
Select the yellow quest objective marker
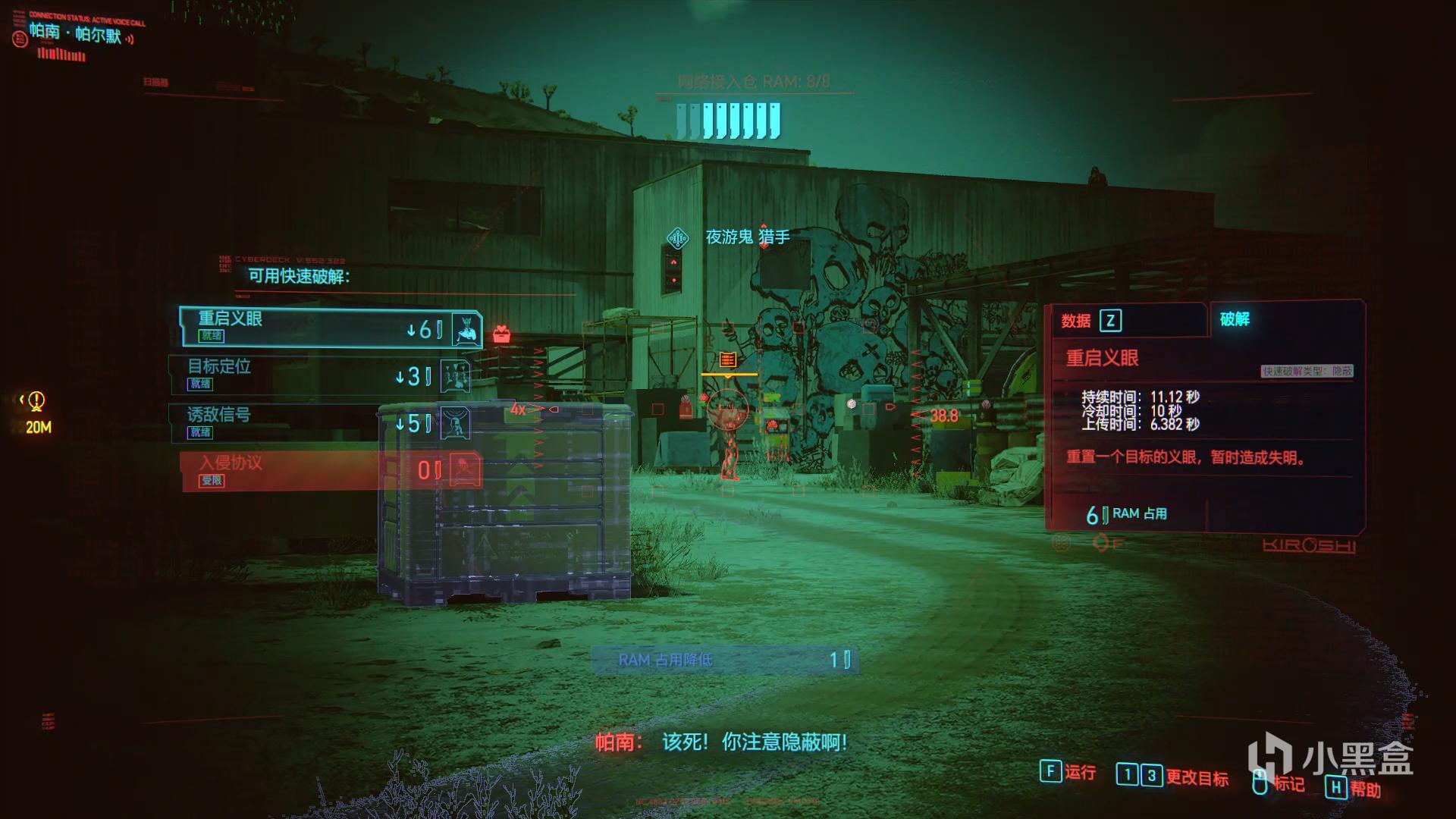point(36,401)
